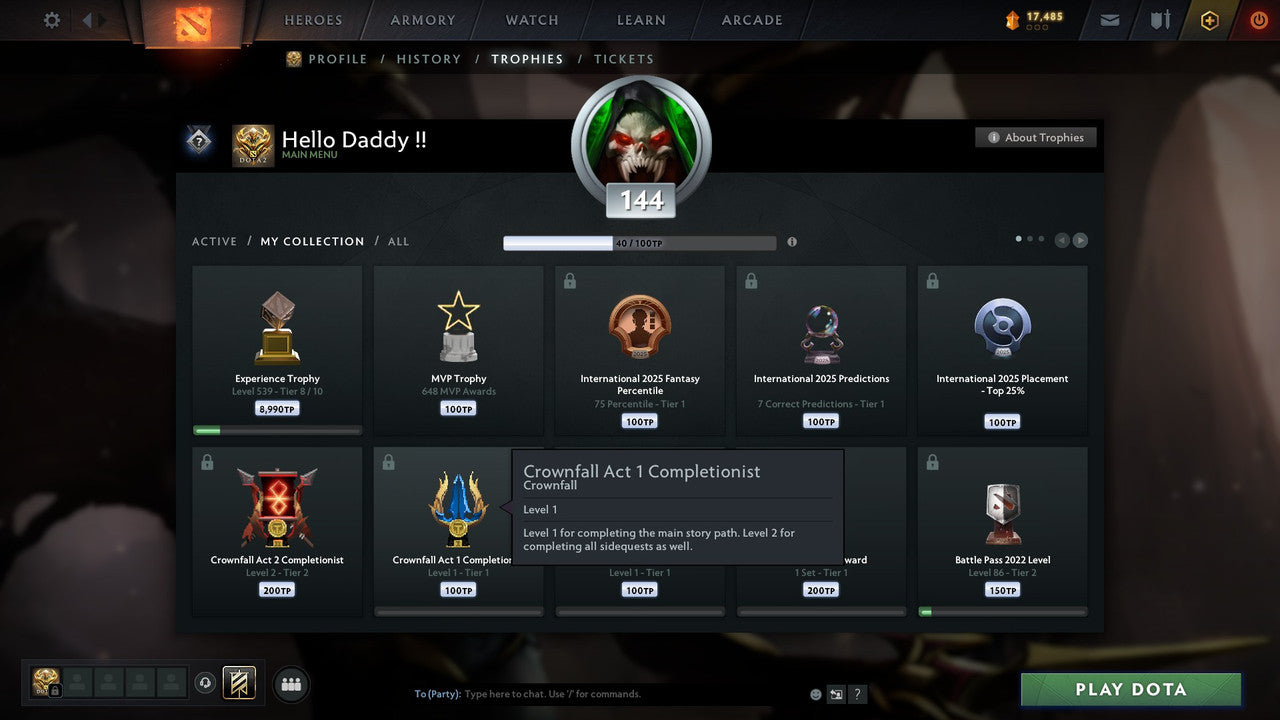Click the red power button icon
Screen dimensions: 1280x720
[1258, 19]
